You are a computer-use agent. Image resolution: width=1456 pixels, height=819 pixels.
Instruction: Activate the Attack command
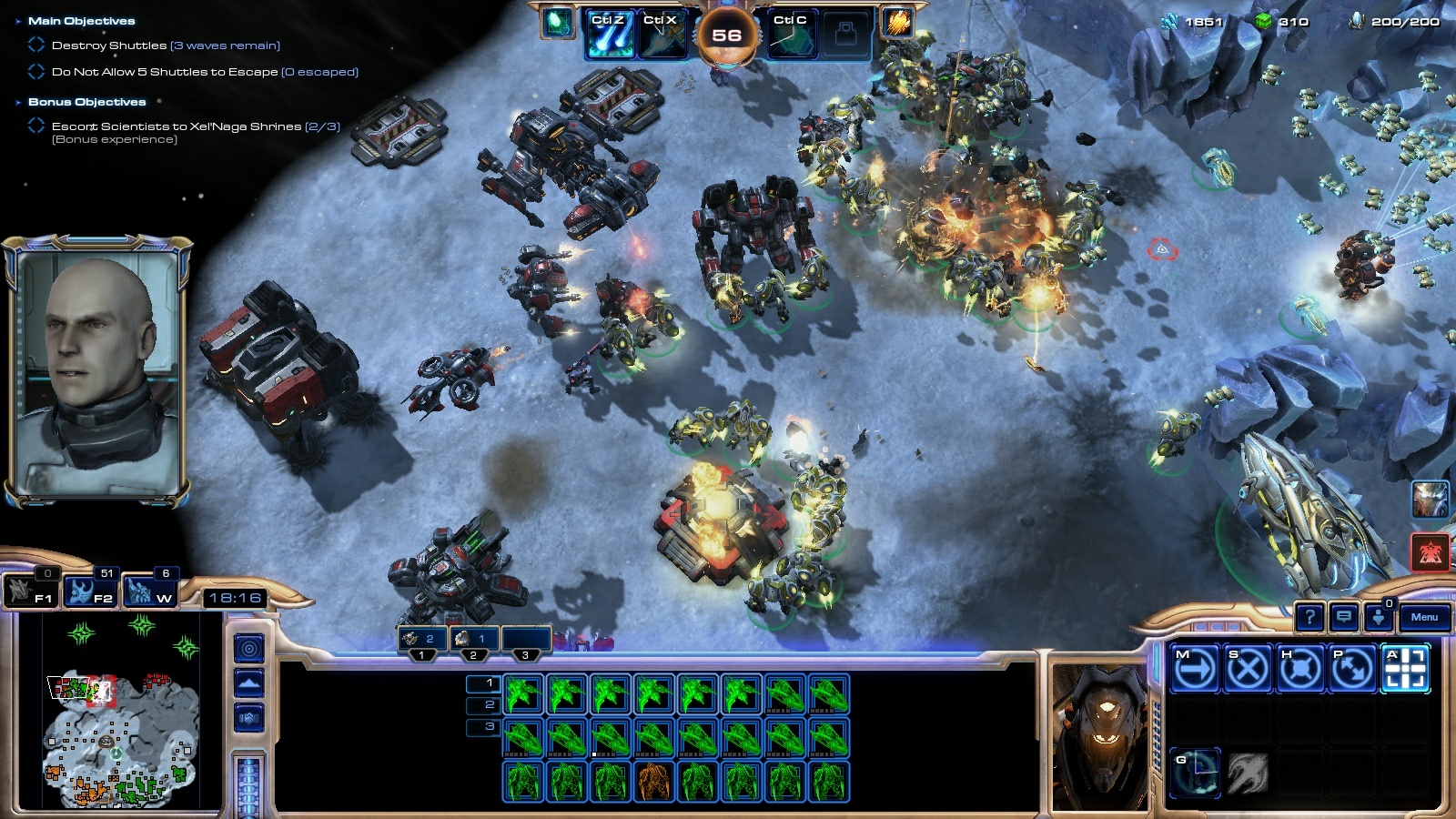pos(1405,669)
